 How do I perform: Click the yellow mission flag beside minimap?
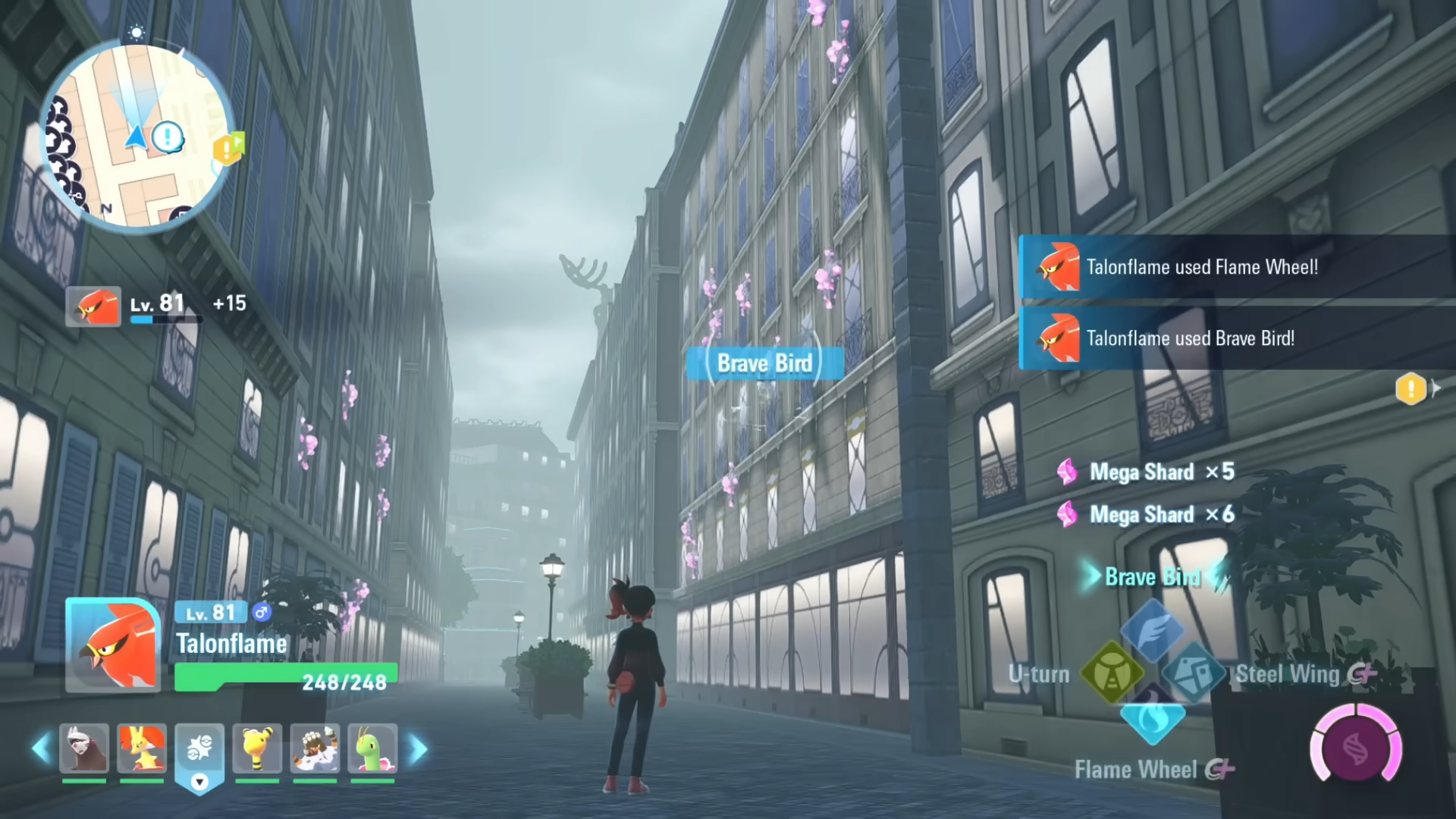(x=228, y=149)
